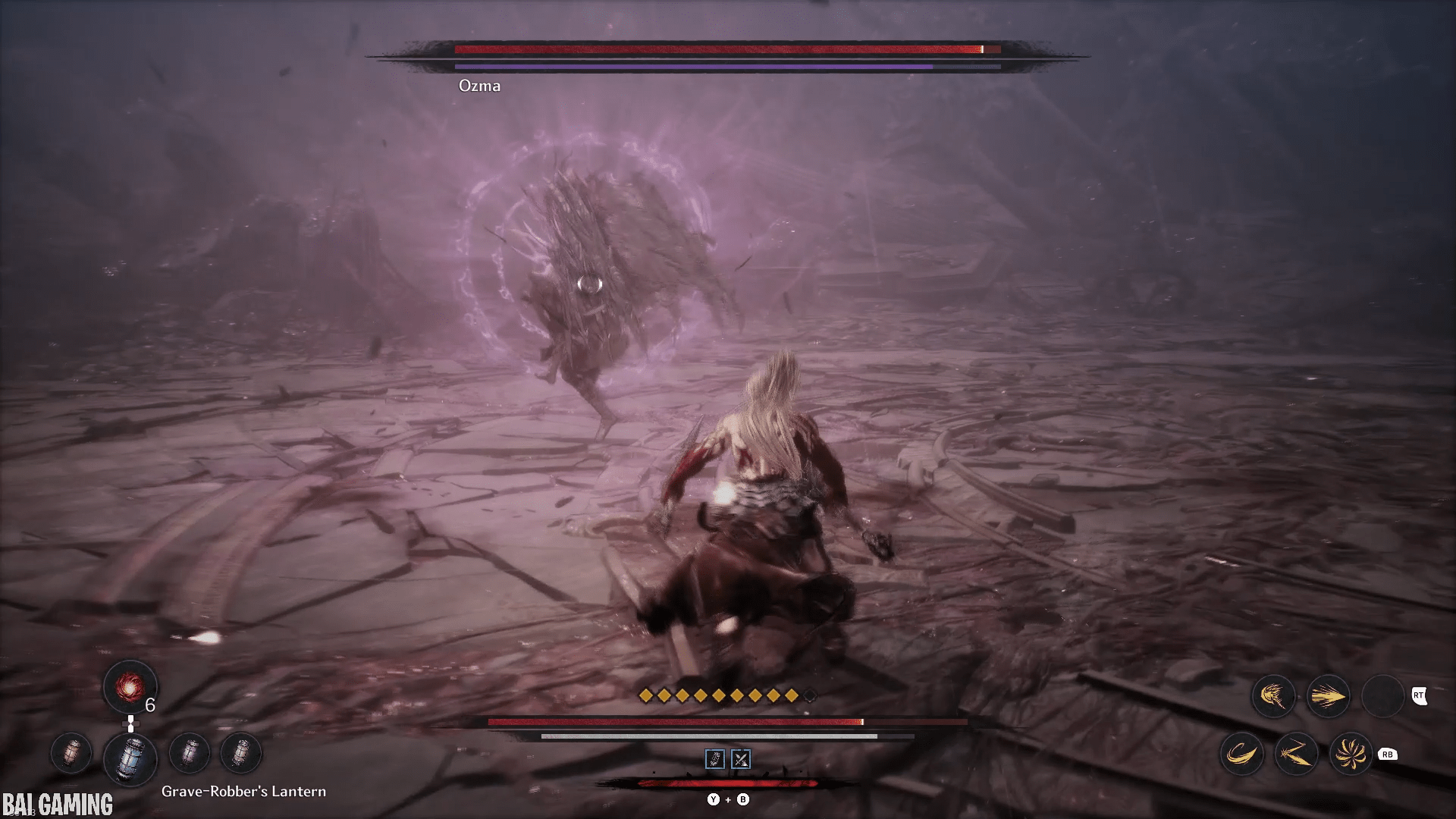Activate the golden flower burst skill
Screen dimensions: 1456x819
(x=1351, y=755)
